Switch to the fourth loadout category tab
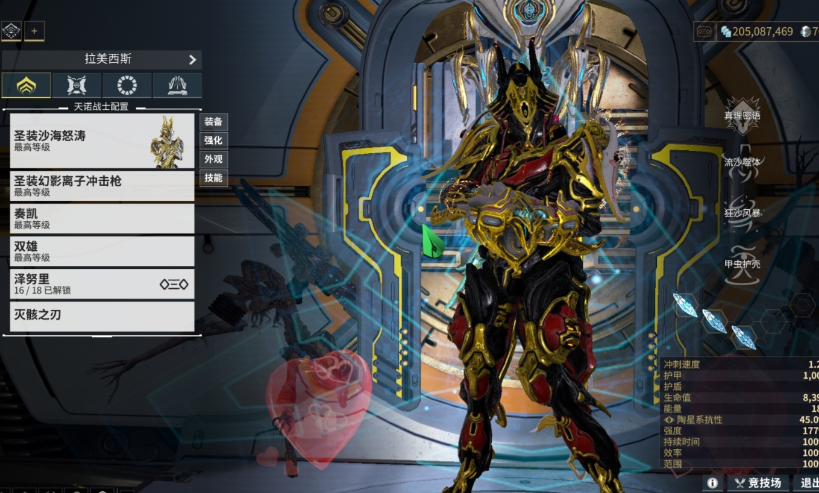 point(177,85)
